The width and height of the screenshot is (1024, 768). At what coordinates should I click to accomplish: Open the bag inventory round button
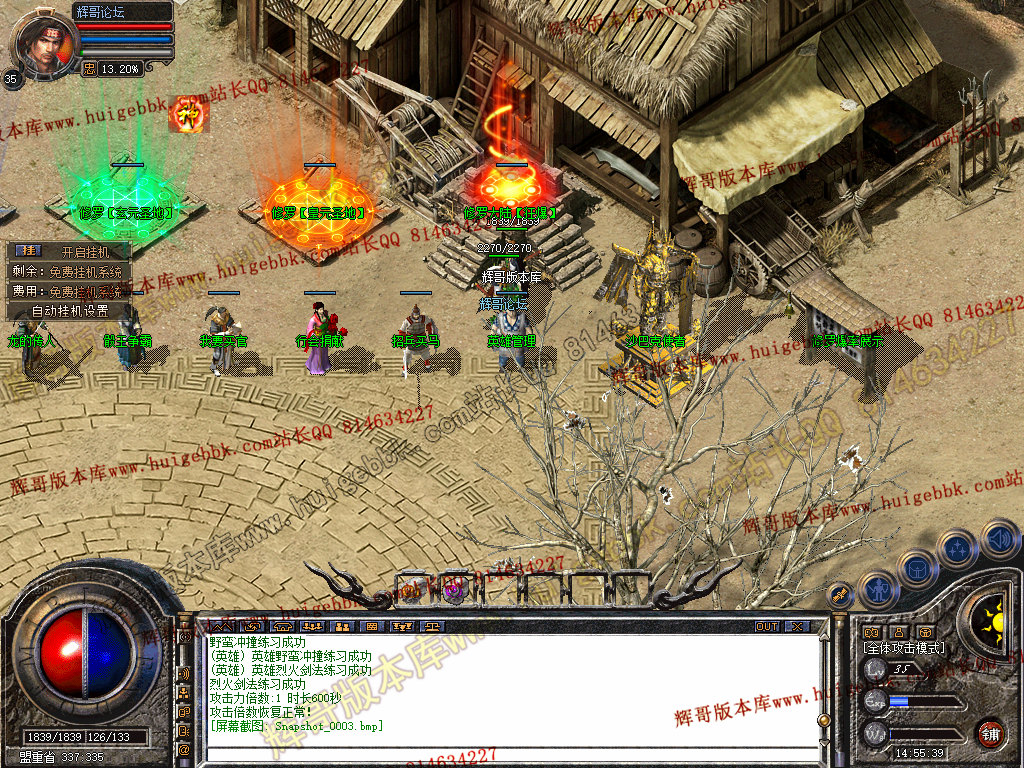click(916, 567)
